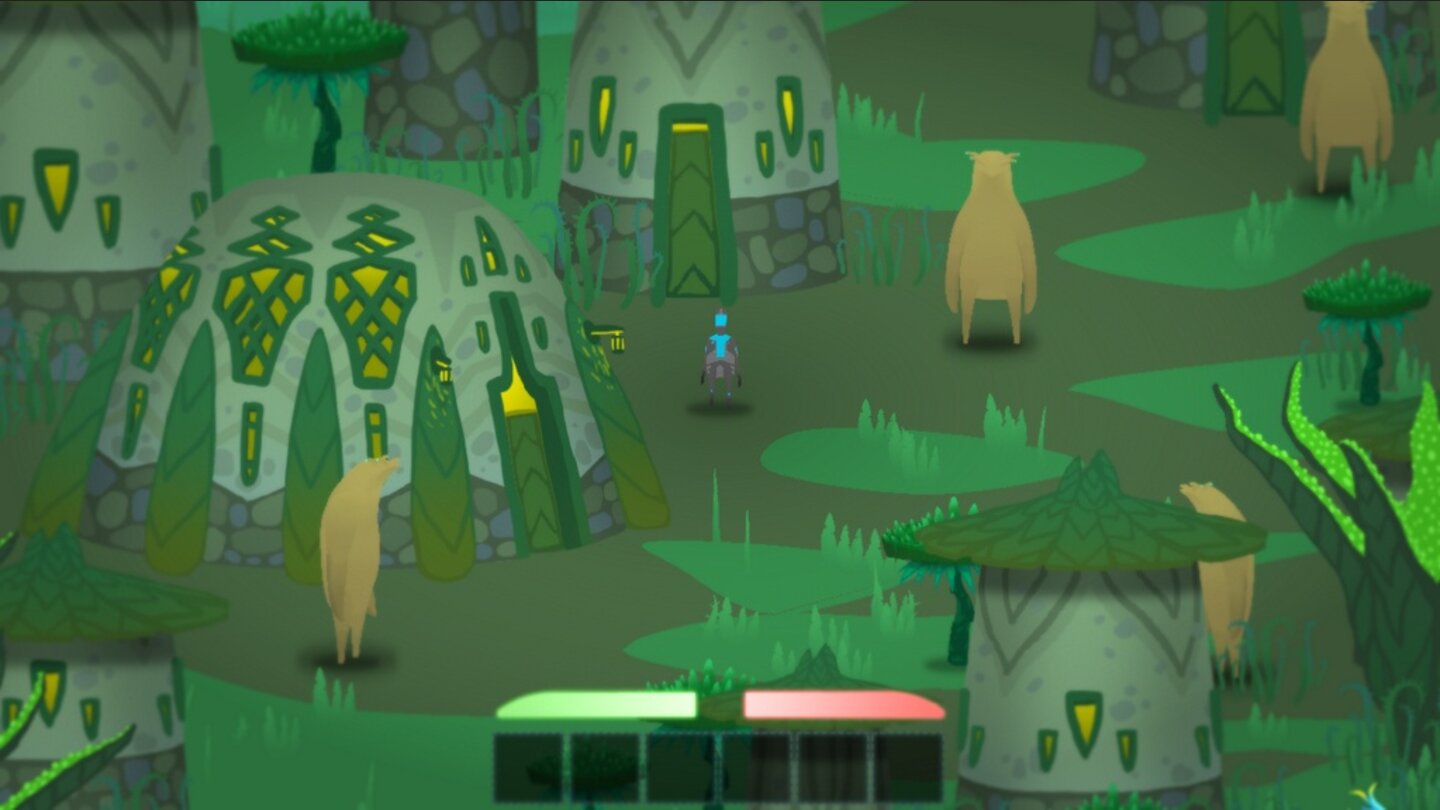This screenshot has width=1440, height=810.
Task: Click the player character with the blue backpack
Action: click(x=720, y=350)
